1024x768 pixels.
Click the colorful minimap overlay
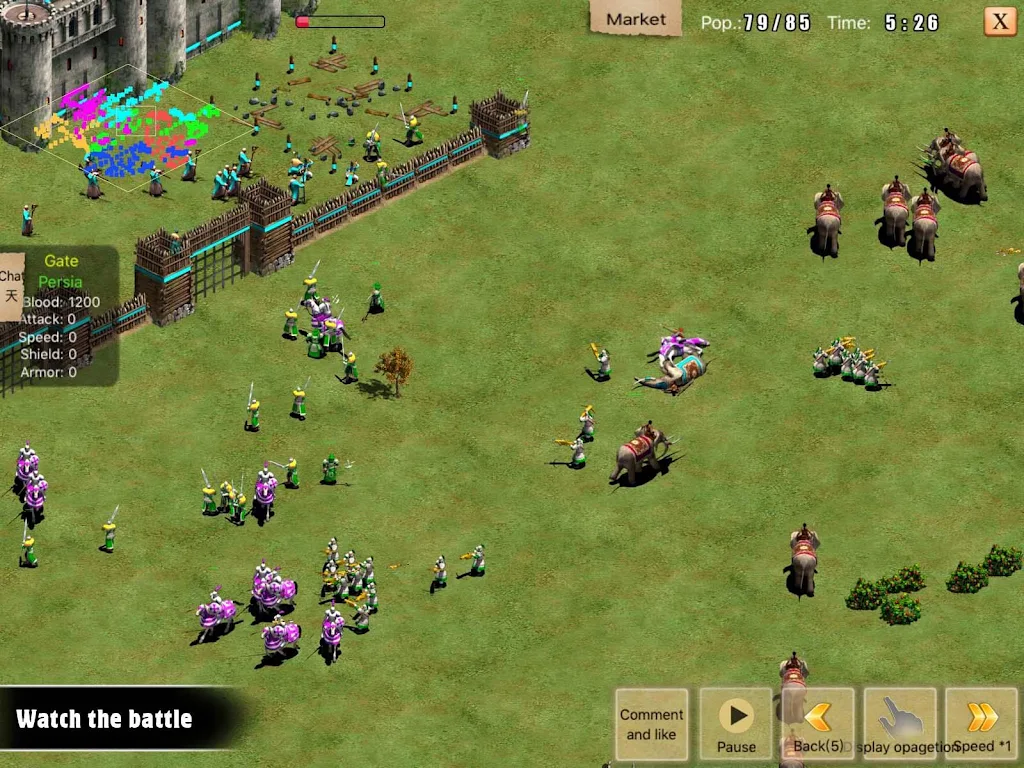pyautogui.click(x=128, y=128)
